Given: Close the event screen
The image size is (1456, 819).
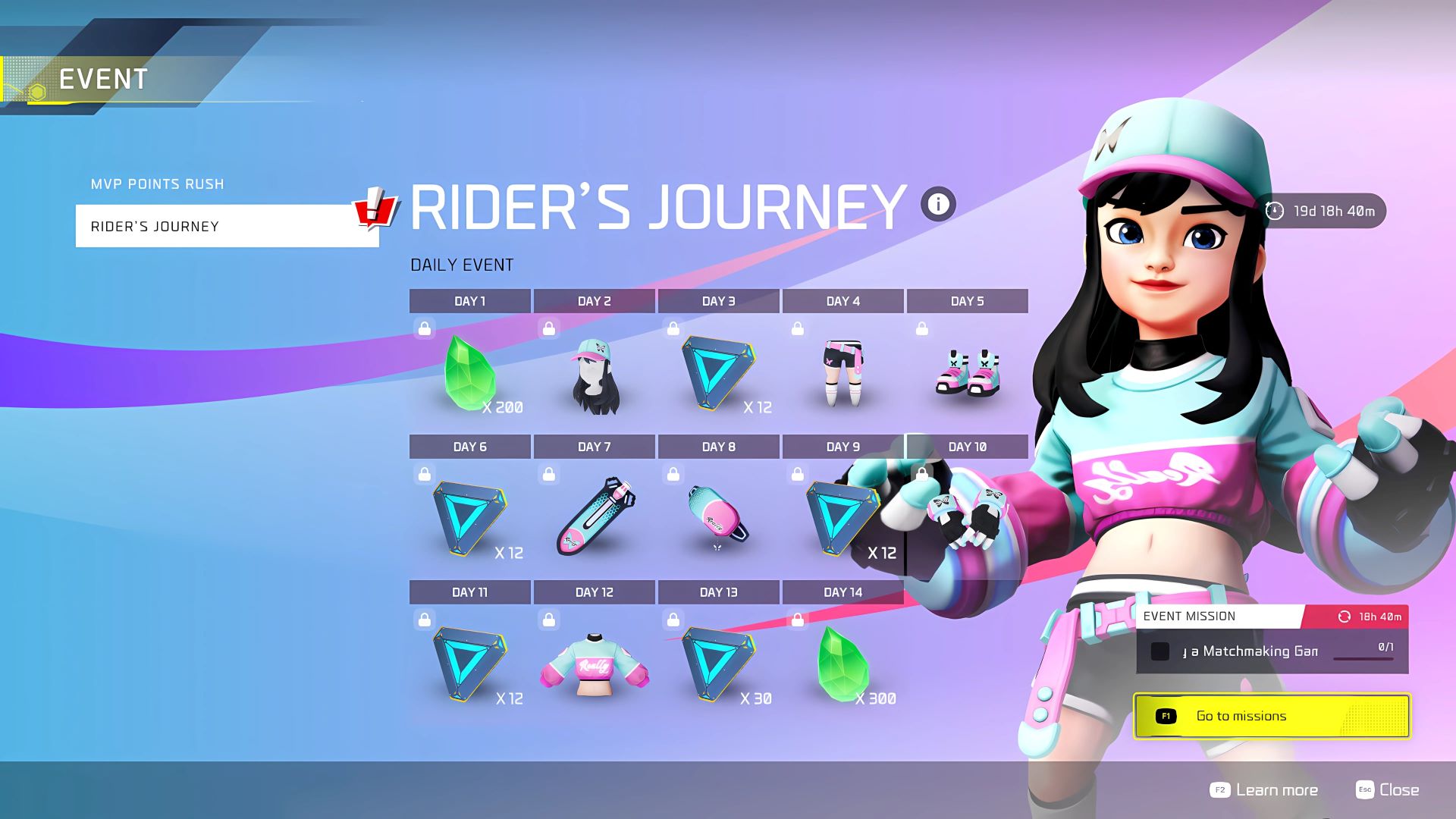Looking at the screenshot, I should (x=1388, y=790).
